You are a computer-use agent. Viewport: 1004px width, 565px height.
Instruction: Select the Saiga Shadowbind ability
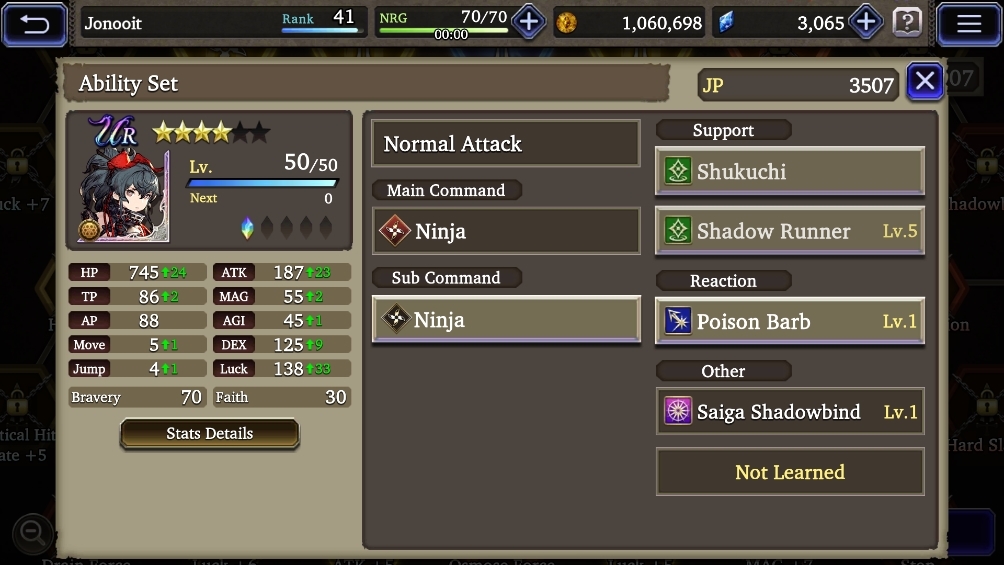coord(789,412)
